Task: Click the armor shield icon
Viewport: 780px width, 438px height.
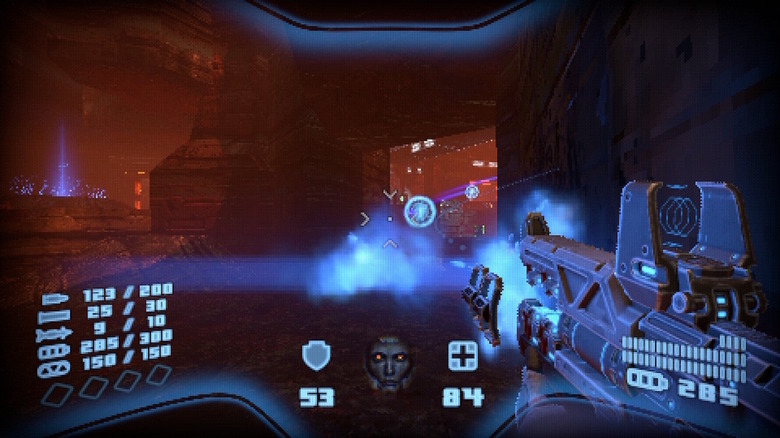Action: [x=317, y=356]
